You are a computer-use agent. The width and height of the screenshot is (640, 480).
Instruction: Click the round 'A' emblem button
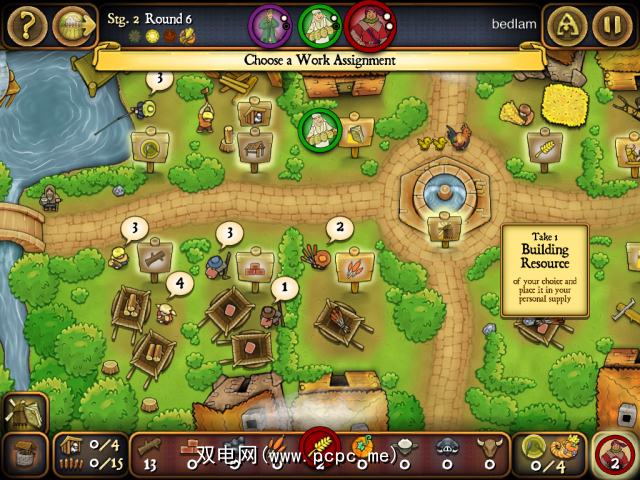coord(567,25)
